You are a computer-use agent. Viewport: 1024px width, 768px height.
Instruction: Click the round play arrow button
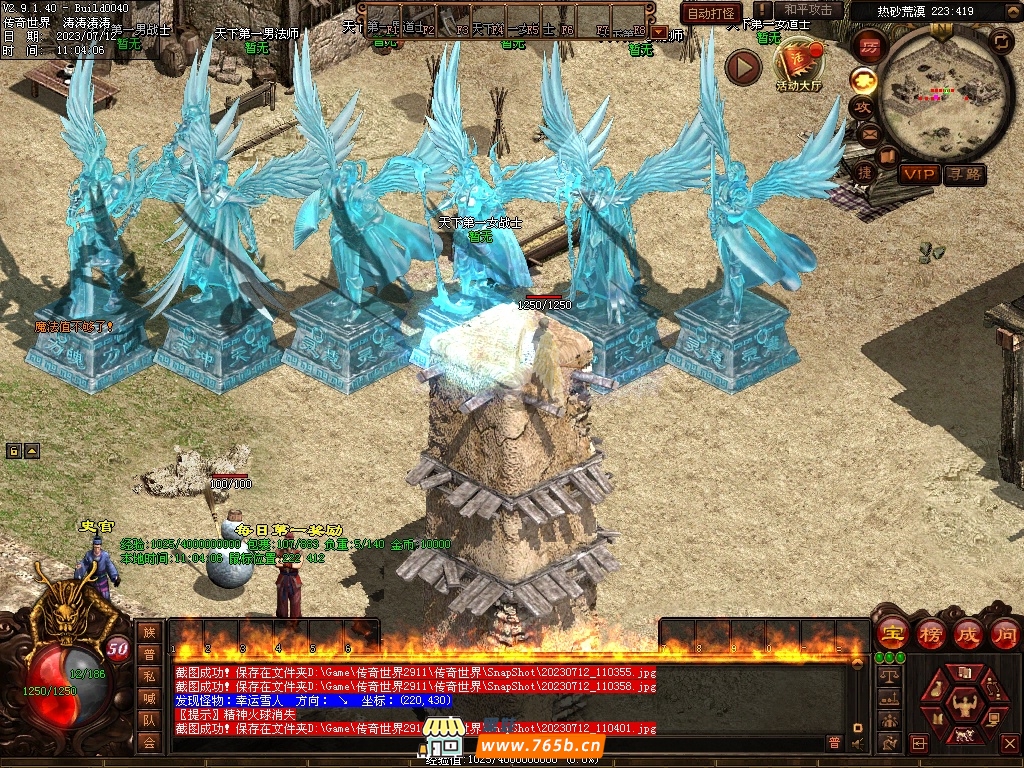(743, 67)
